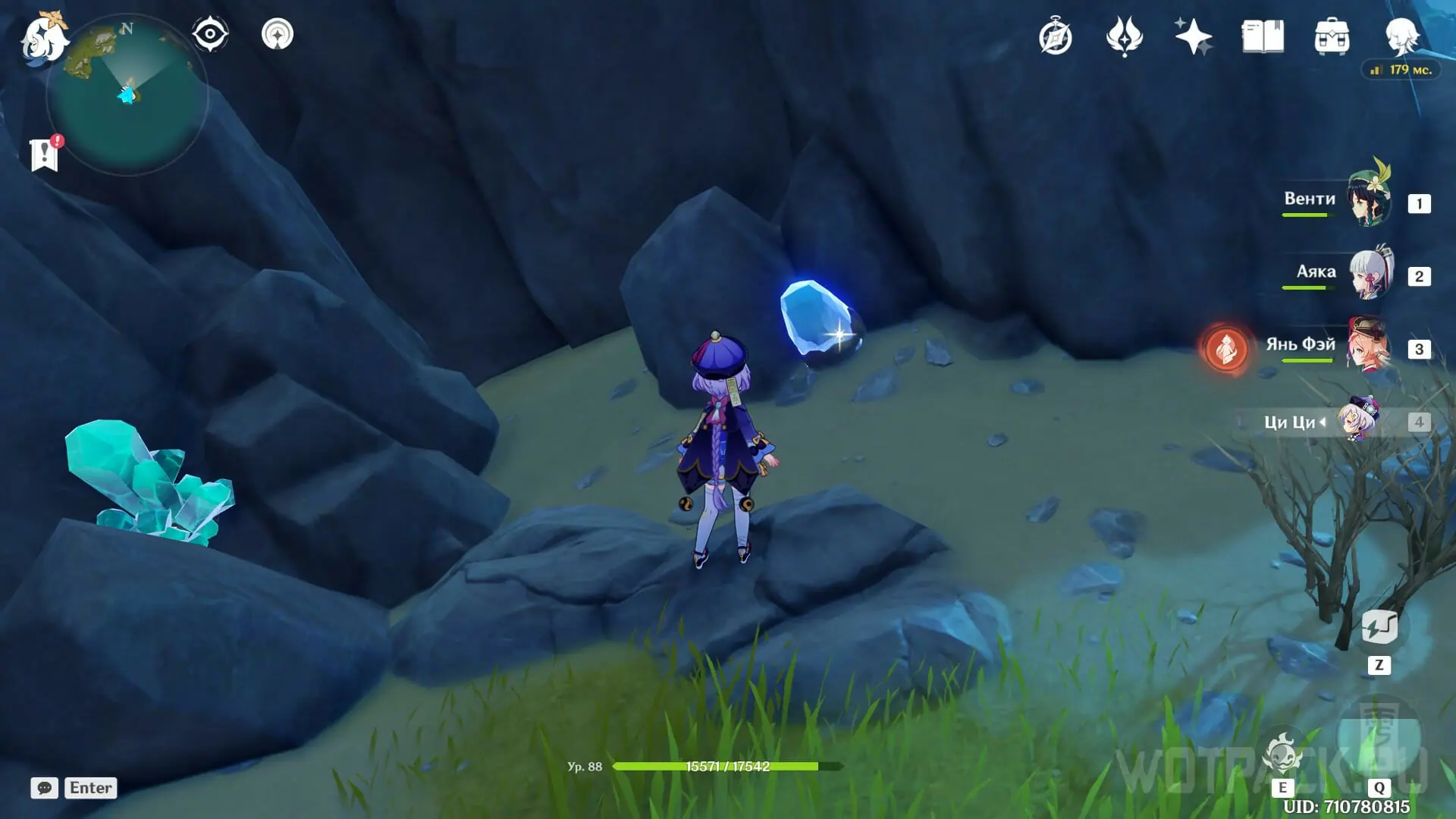Open the adventurer compass handbook
Screen dimensions: 1456x819
[1056, 37]
